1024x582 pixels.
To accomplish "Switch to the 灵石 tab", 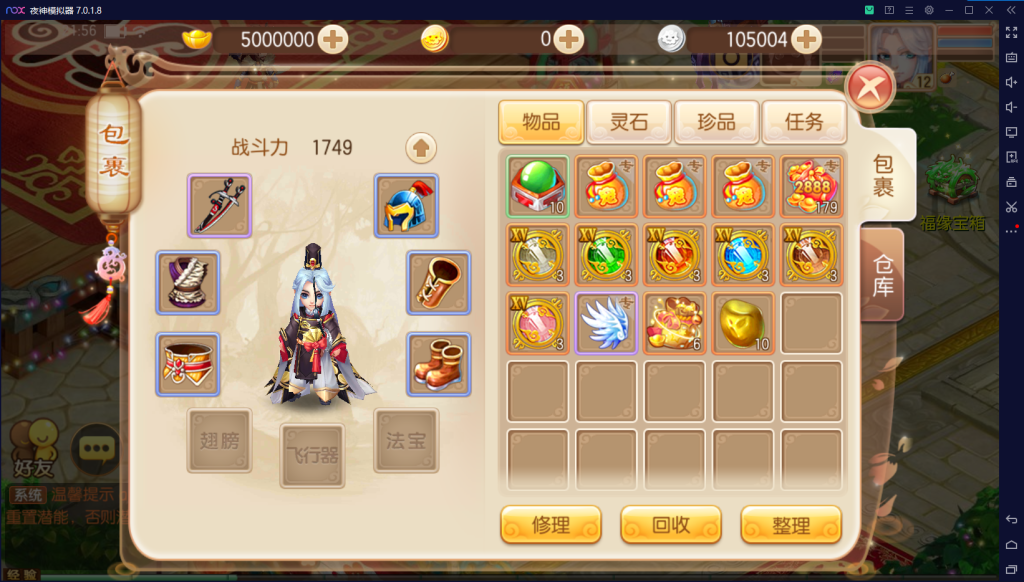I will point(629,122).
